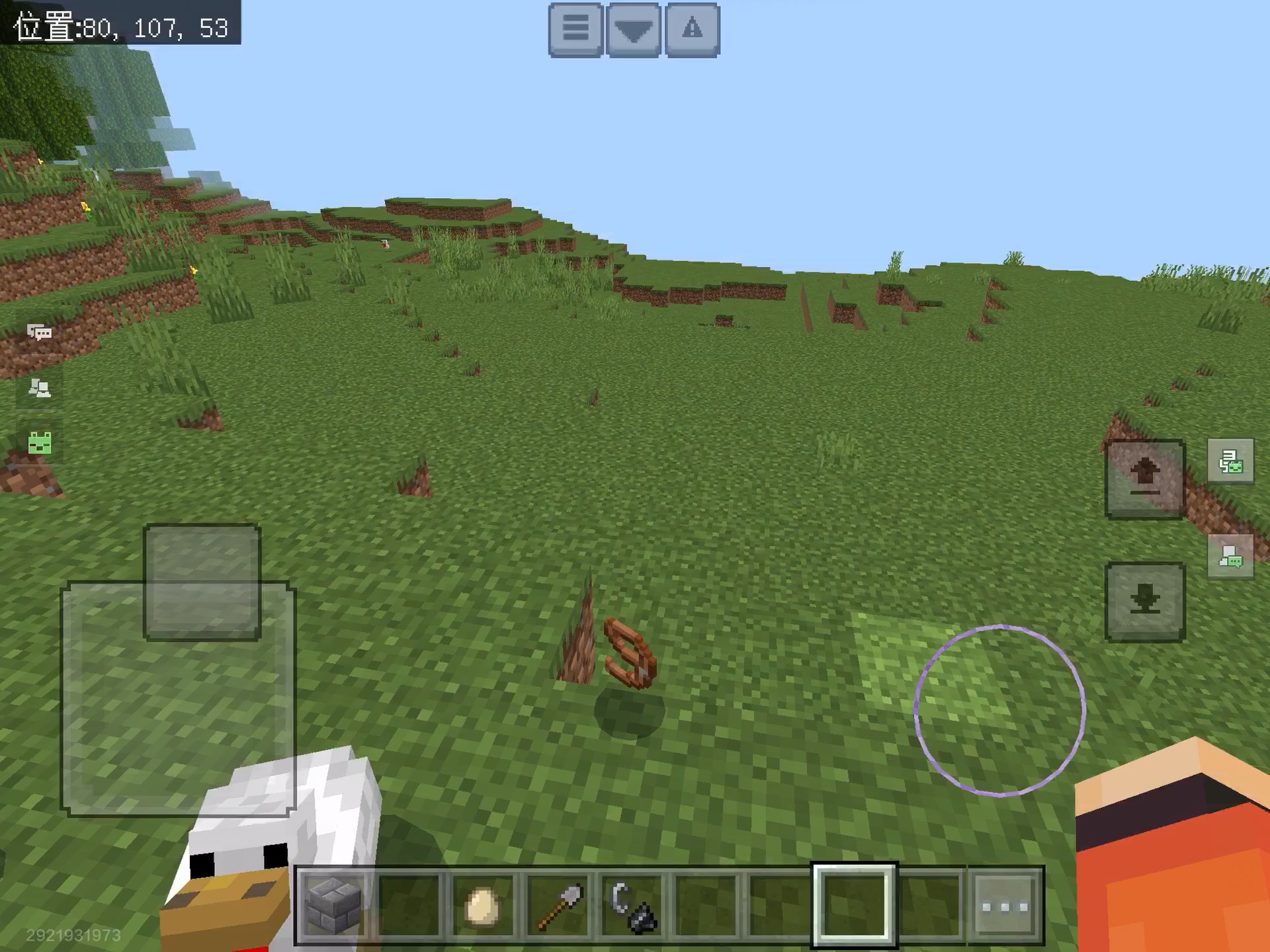Select the flint and steel slot
The width and height of the screenshot is (1270, 952).
[633, 905]
